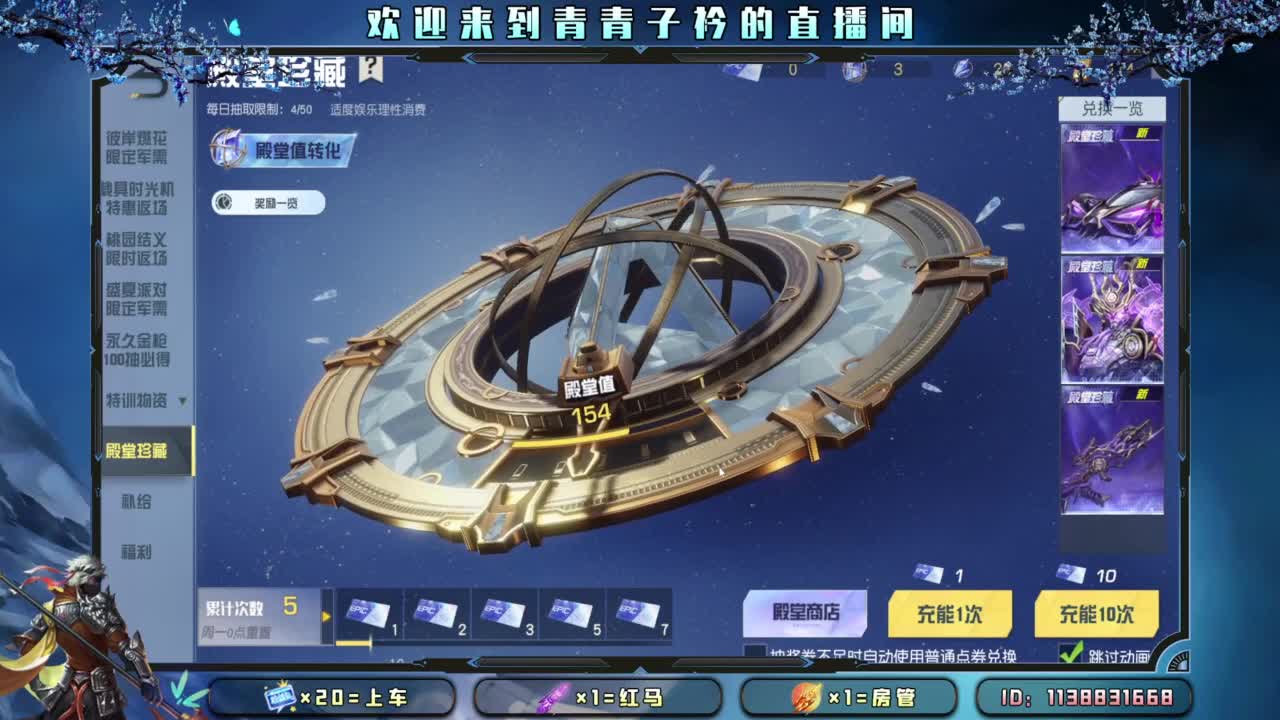Select the purple car reward thumbnail marked 新

(x=1113, y=190)
